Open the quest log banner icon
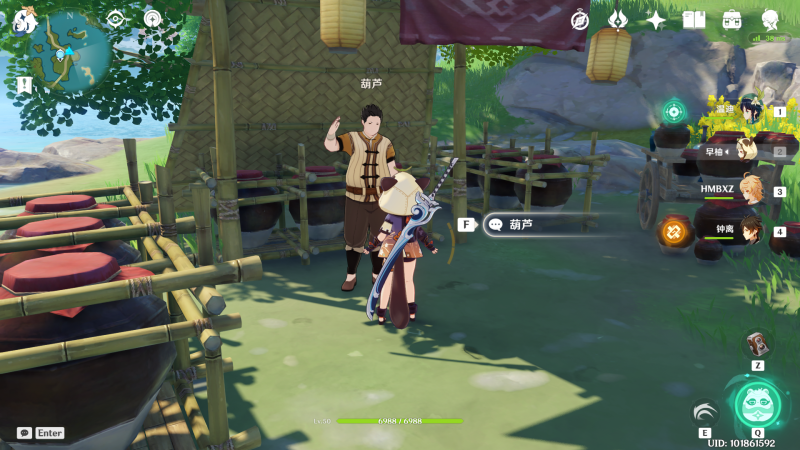800x450 pixels. coord(24,85)
